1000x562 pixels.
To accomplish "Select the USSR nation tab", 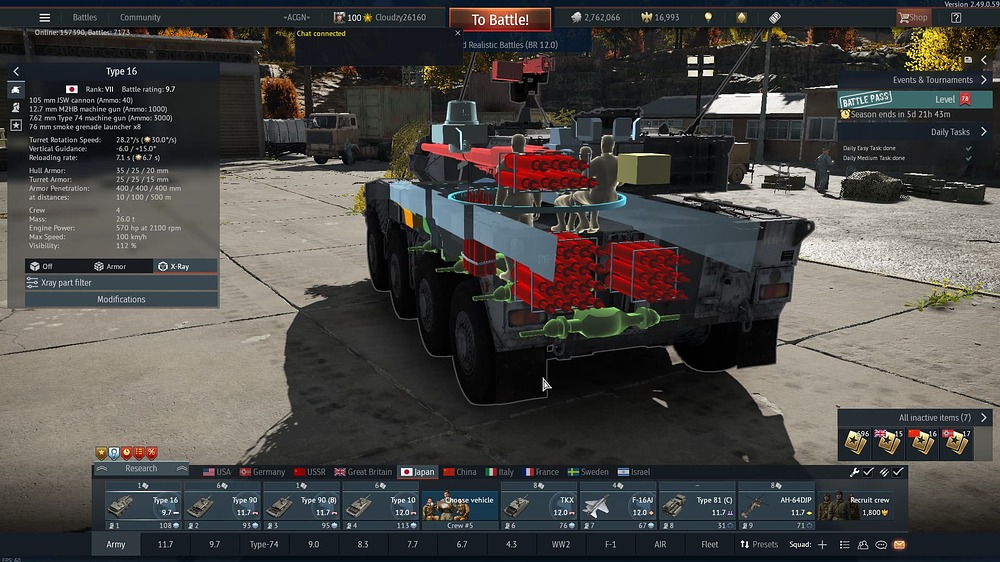I will (x=309, y=472).
